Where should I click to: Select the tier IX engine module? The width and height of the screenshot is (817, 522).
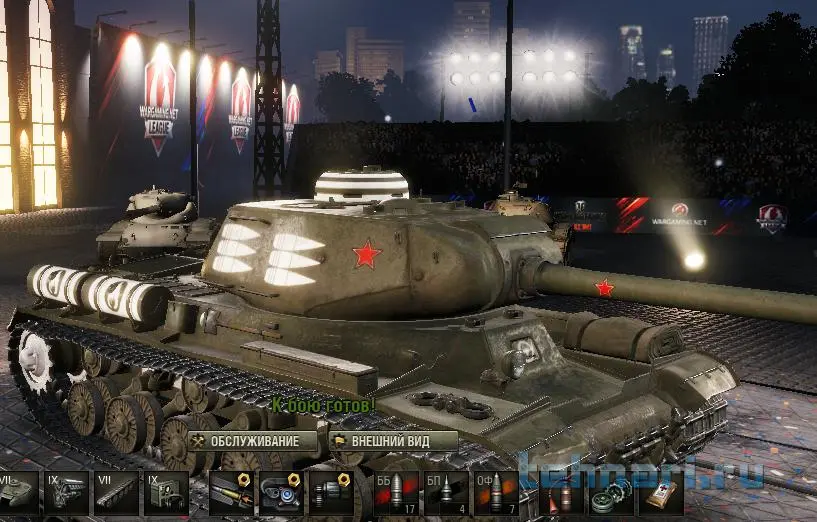coord(64,494)
